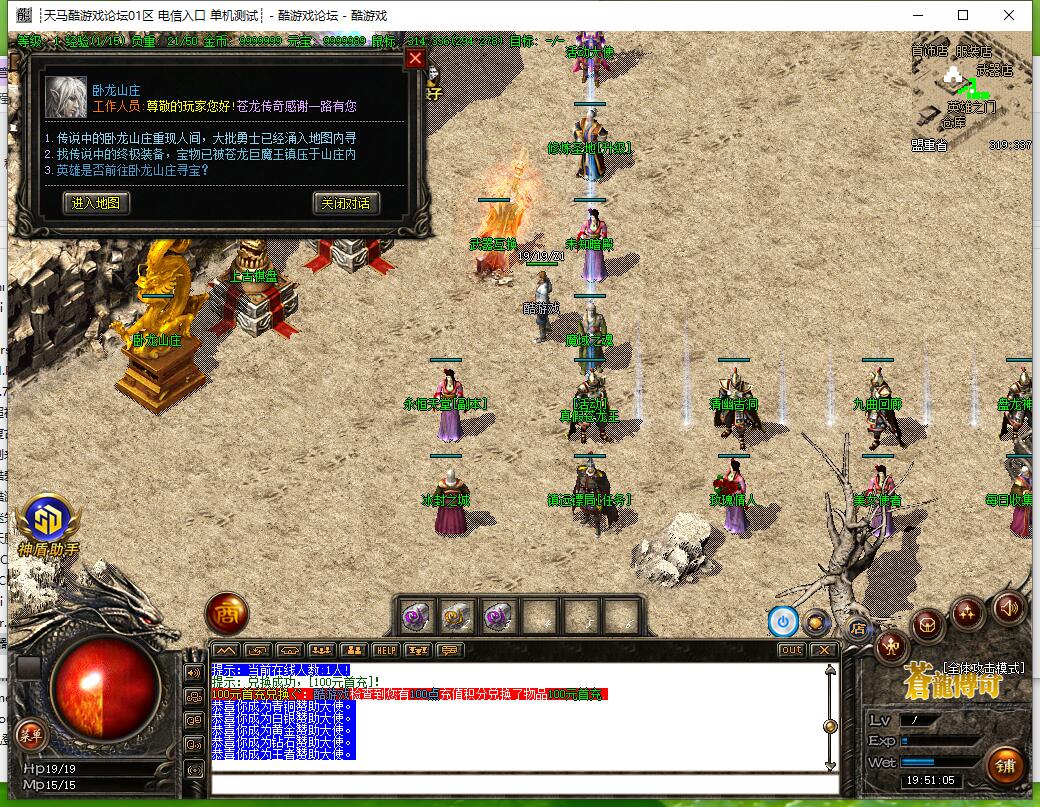Click the blue power icon button
Screen dimensions: 1040x807
click(783, 621)
